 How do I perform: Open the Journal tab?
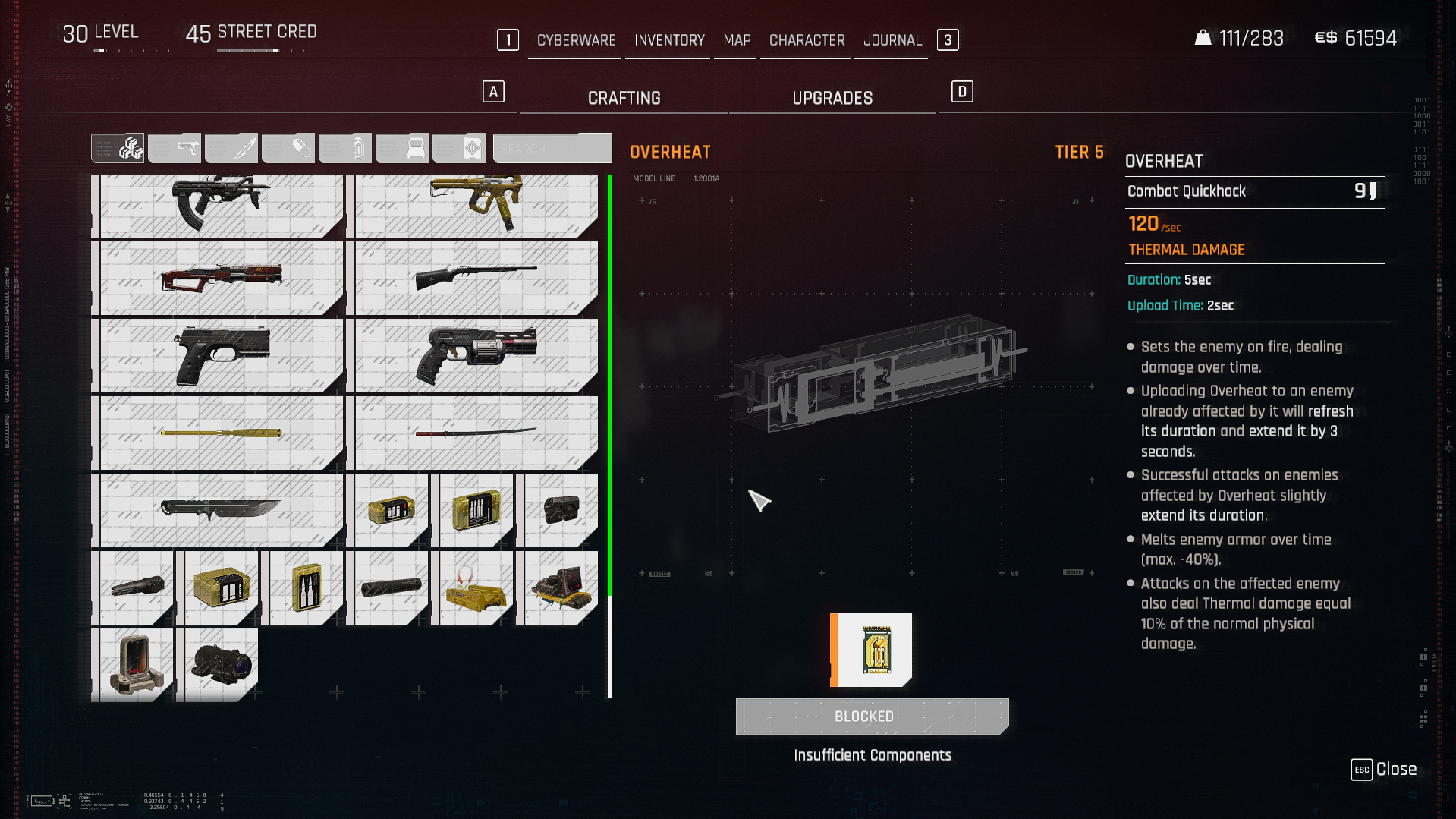tap(892, 40)
